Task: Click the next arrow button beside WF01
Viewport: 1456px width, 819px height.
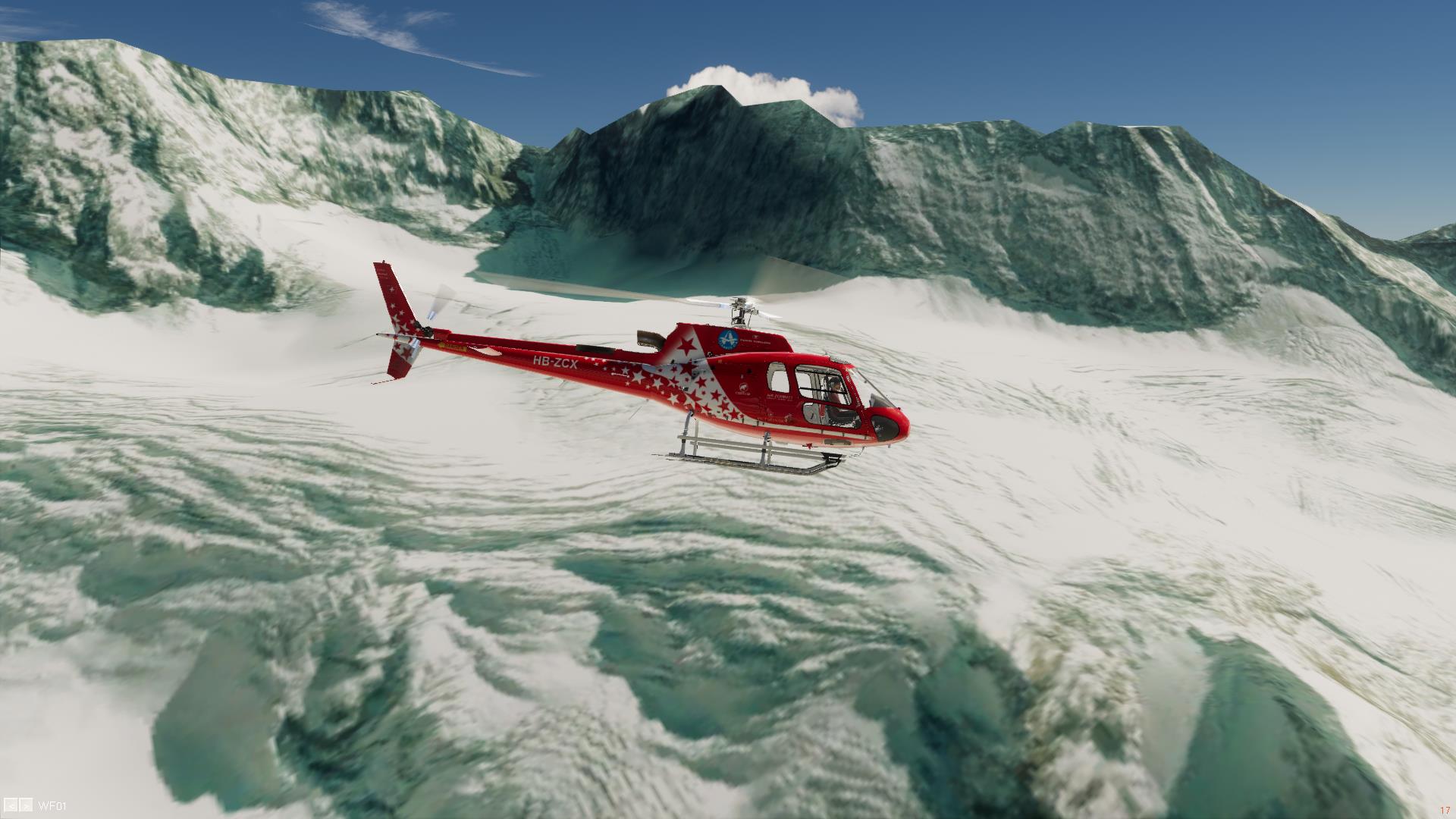Action: click(x=26, y=806)
